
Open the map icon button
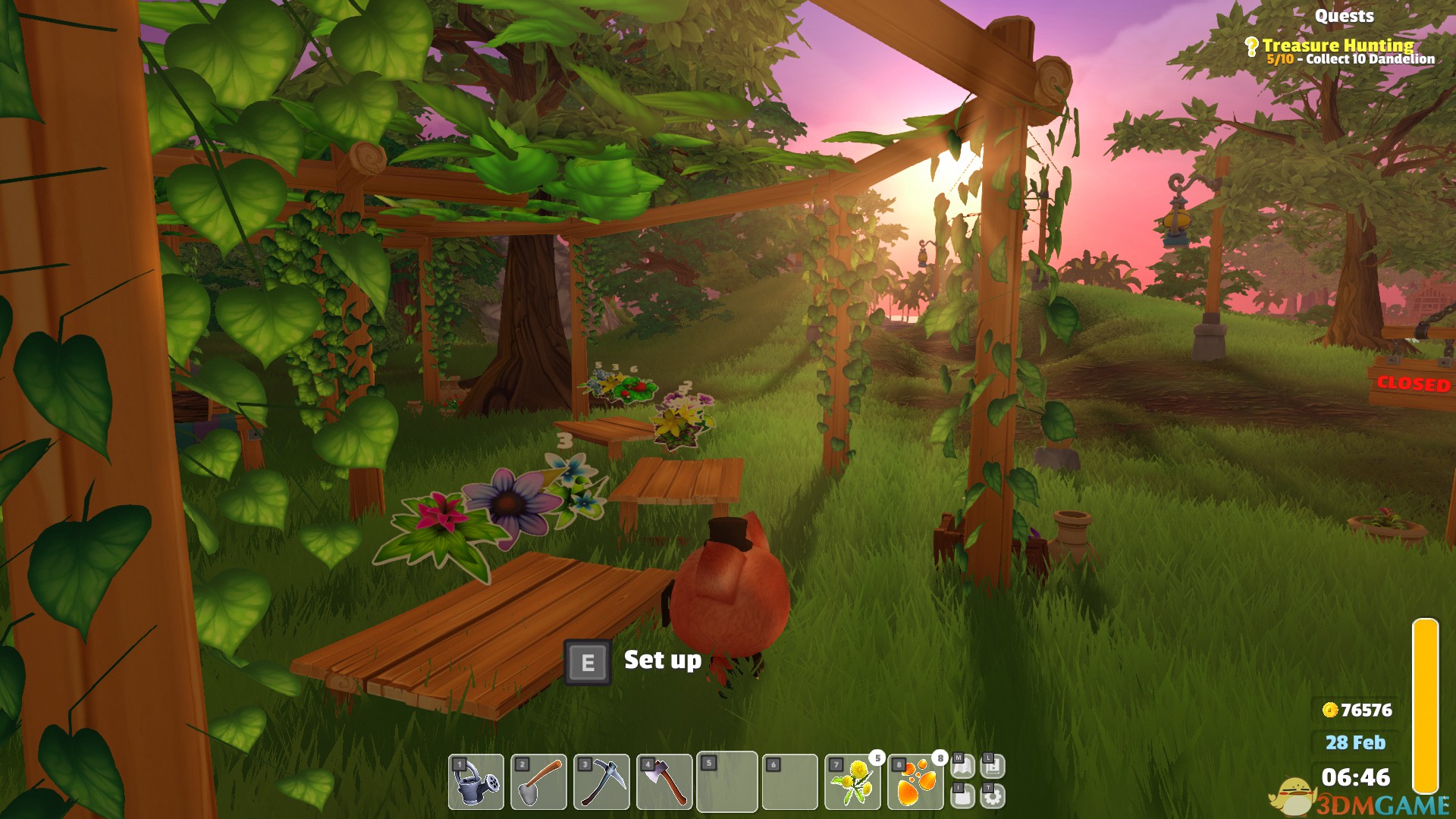click(962, 767)
